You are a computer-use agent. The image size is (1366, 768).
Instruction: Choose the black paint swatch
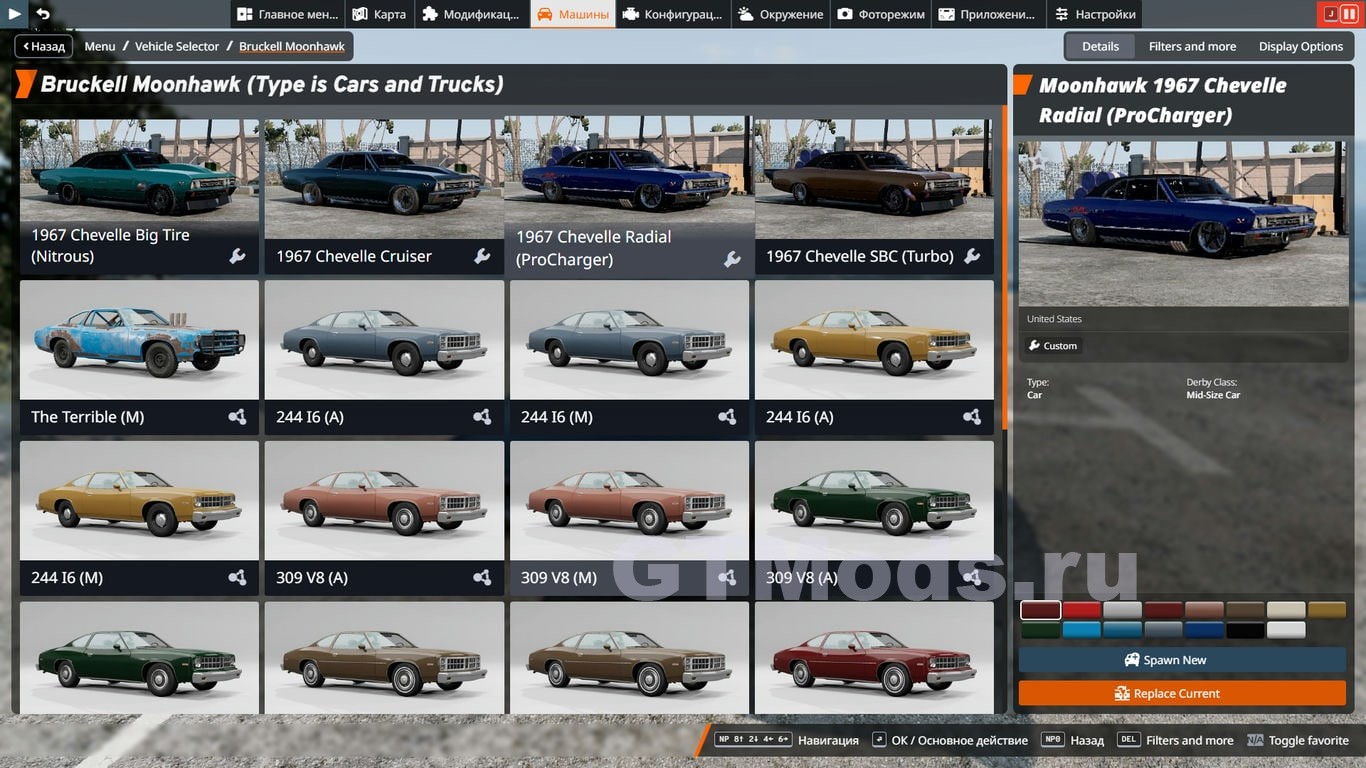(x=1245, y=630)
